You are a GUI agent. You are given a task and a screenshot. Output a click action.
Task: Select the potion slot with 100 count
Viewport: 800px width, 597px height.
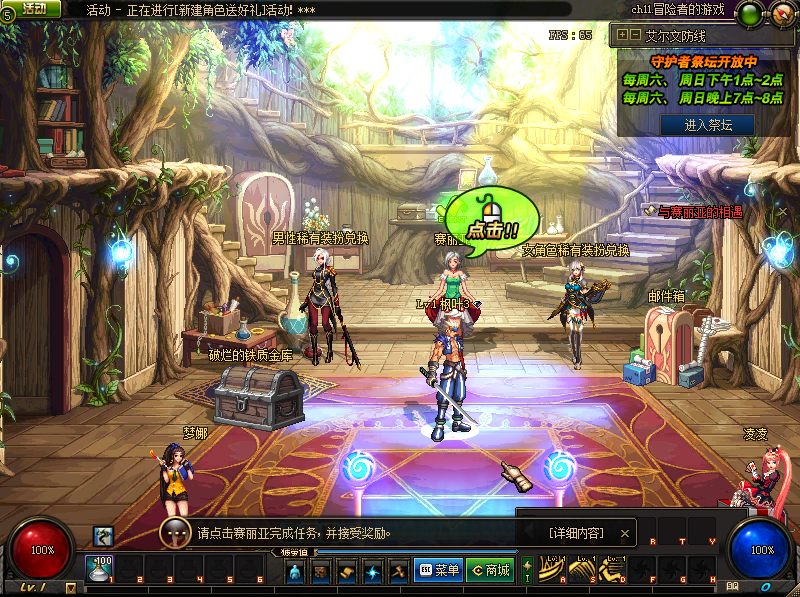click(x=99, y=568)
